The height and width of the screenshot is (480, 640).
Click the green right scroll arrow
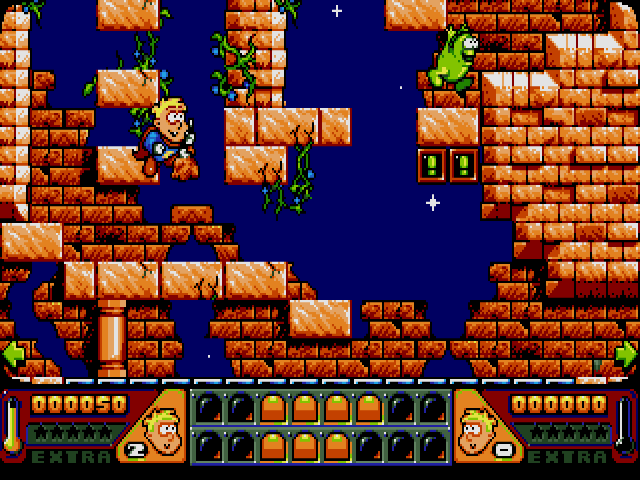pos(626,354)
